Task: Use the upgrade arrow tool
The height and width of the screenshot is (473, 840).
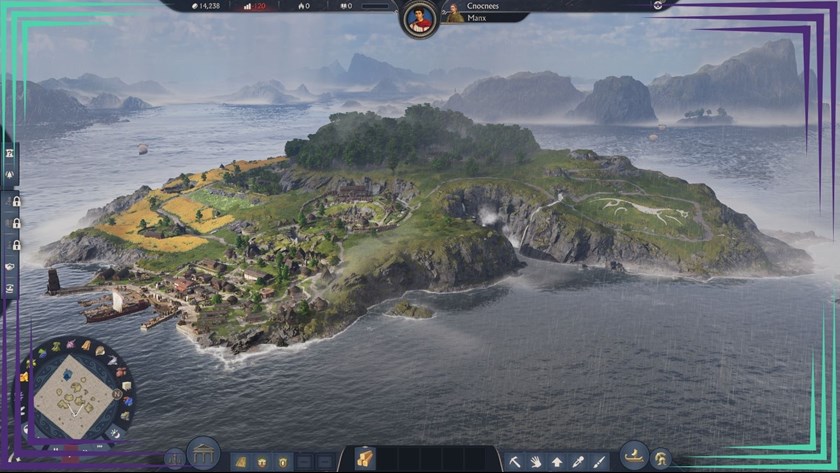Action: click(x=557, y=461)
